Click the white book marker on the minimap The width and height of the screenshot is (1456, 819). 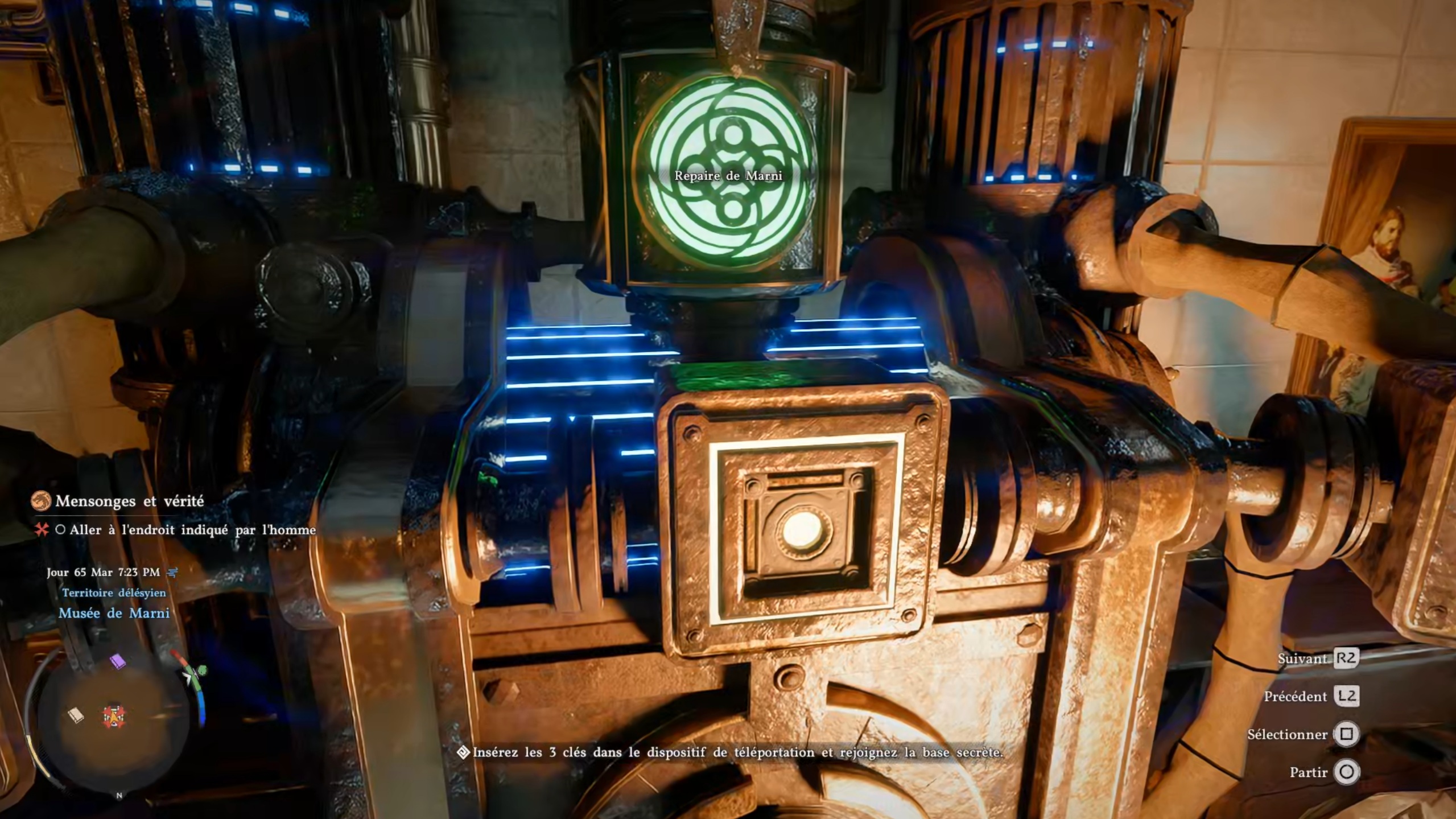(x=76, y=715)
